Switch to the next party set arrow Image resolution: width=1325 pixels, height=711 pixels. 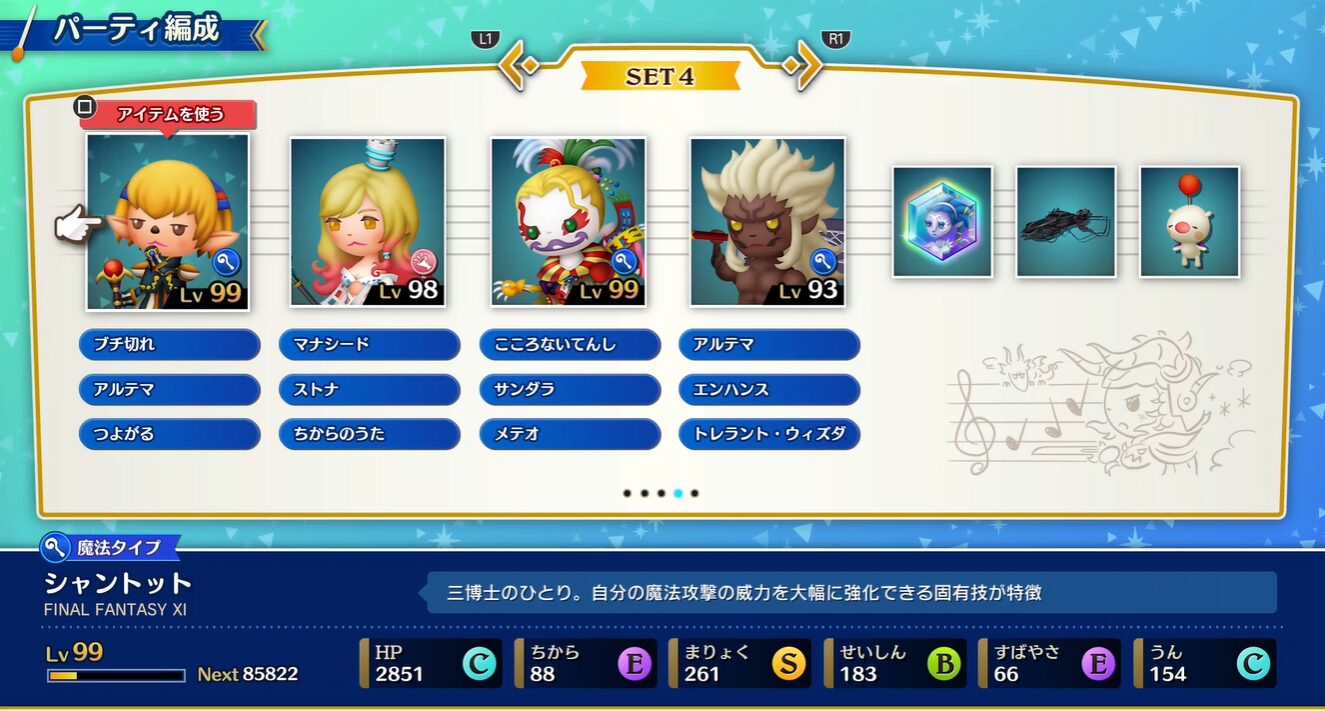click(802, 65)
